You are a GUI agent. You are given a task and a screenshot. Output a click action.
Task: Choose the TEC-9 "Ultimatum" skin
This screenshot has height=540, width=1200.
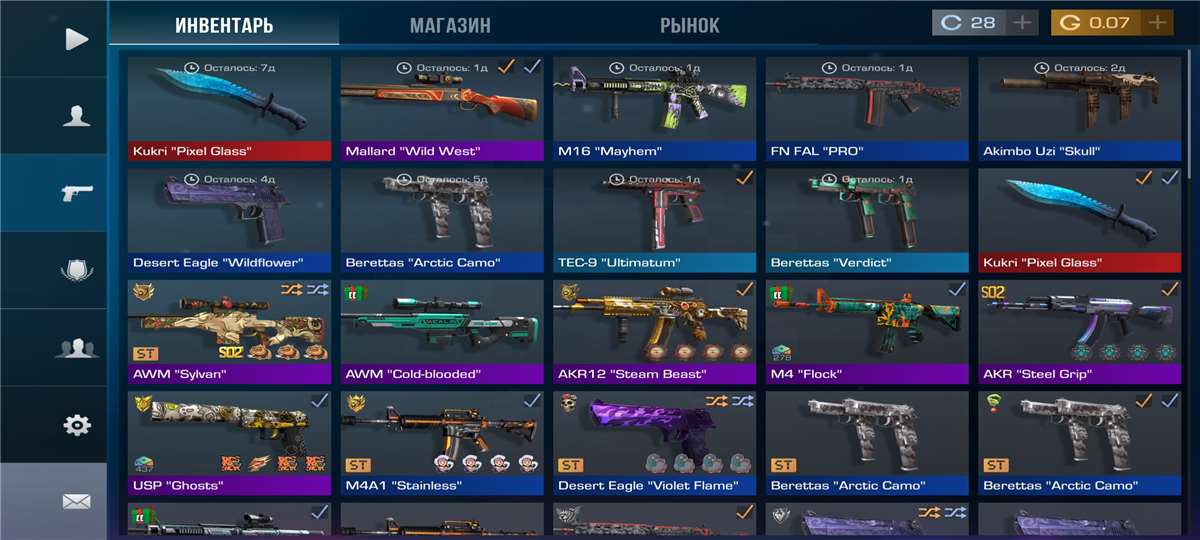coord(654,220)
